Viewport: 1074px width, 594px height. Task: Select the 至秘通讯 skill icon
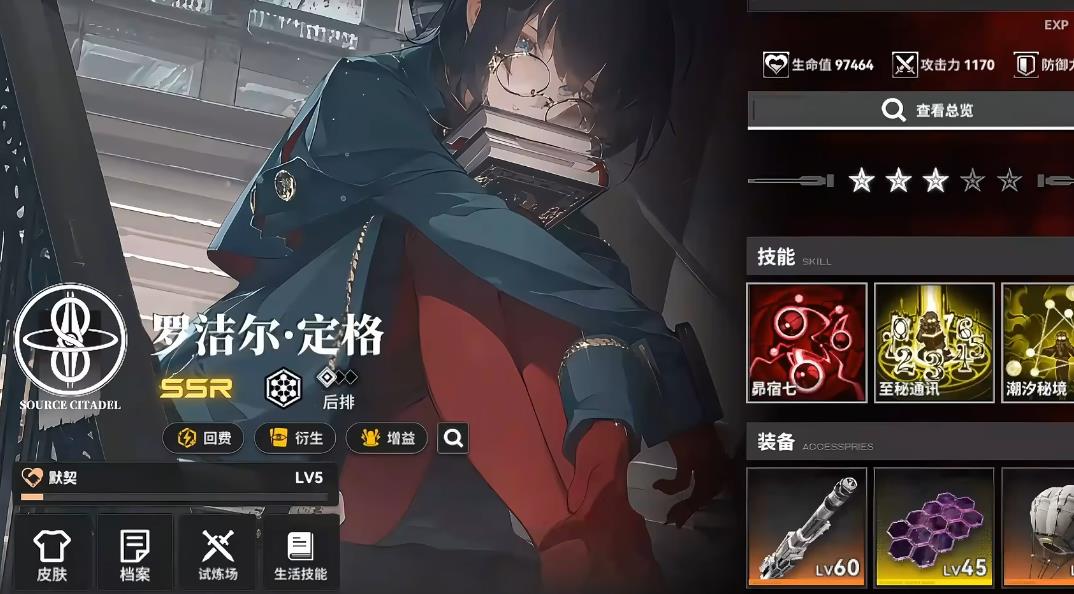tap(934, 342)
